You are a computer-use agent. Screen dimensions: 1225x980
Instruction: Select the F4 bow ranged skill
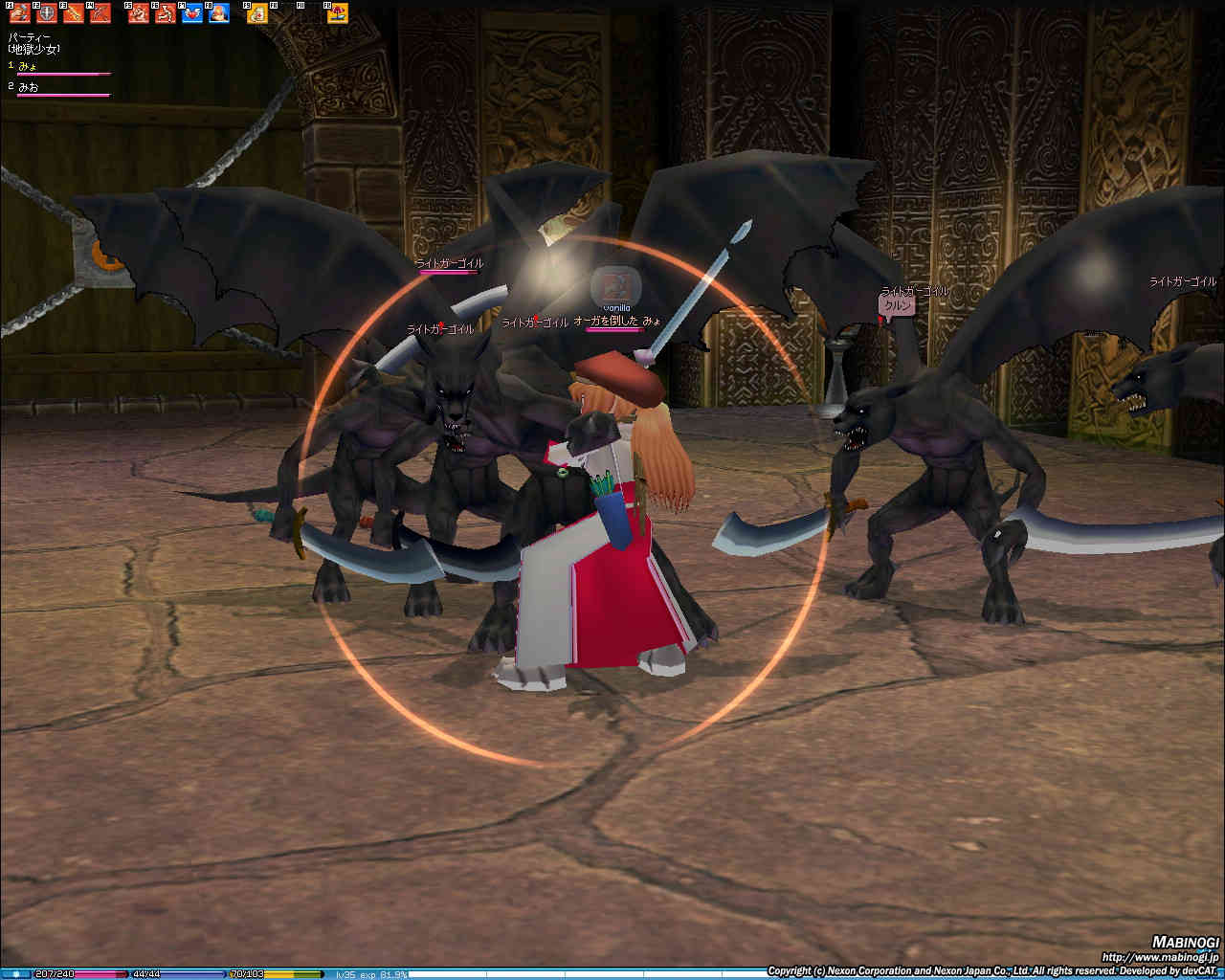tap(100, 13)
